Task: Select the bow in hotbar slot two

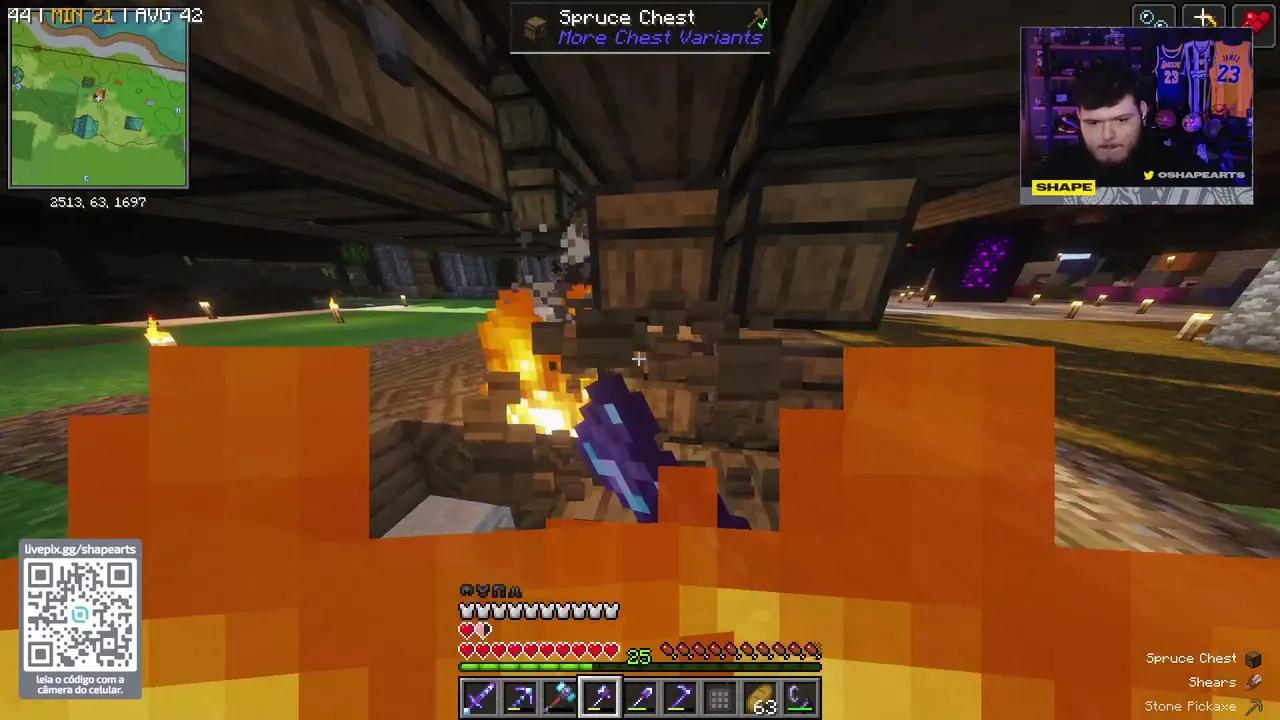Action: [518, 697]
